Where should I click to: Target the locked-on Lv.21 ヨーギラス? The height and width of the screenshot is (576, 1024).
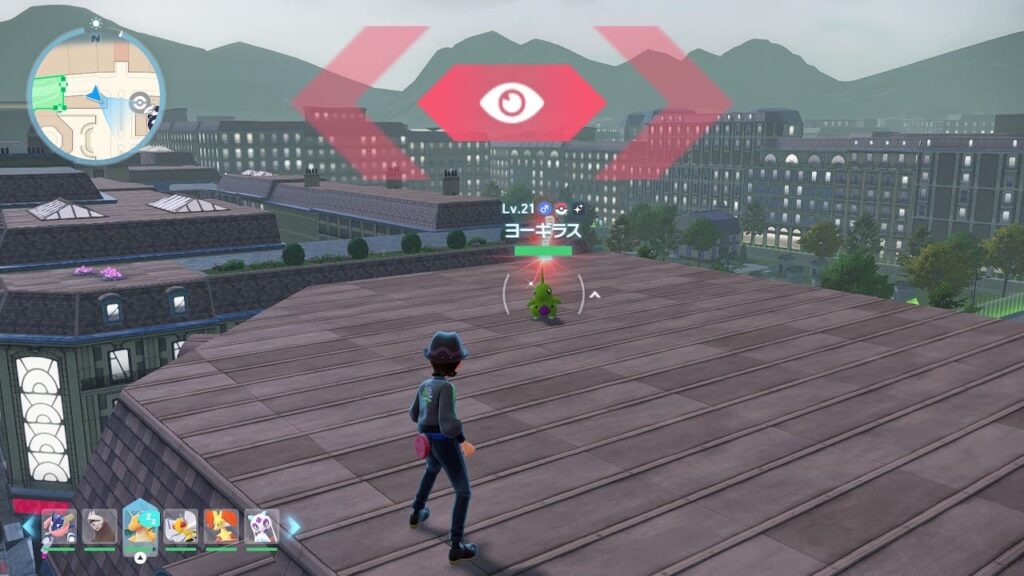click(x=543, y=299)
